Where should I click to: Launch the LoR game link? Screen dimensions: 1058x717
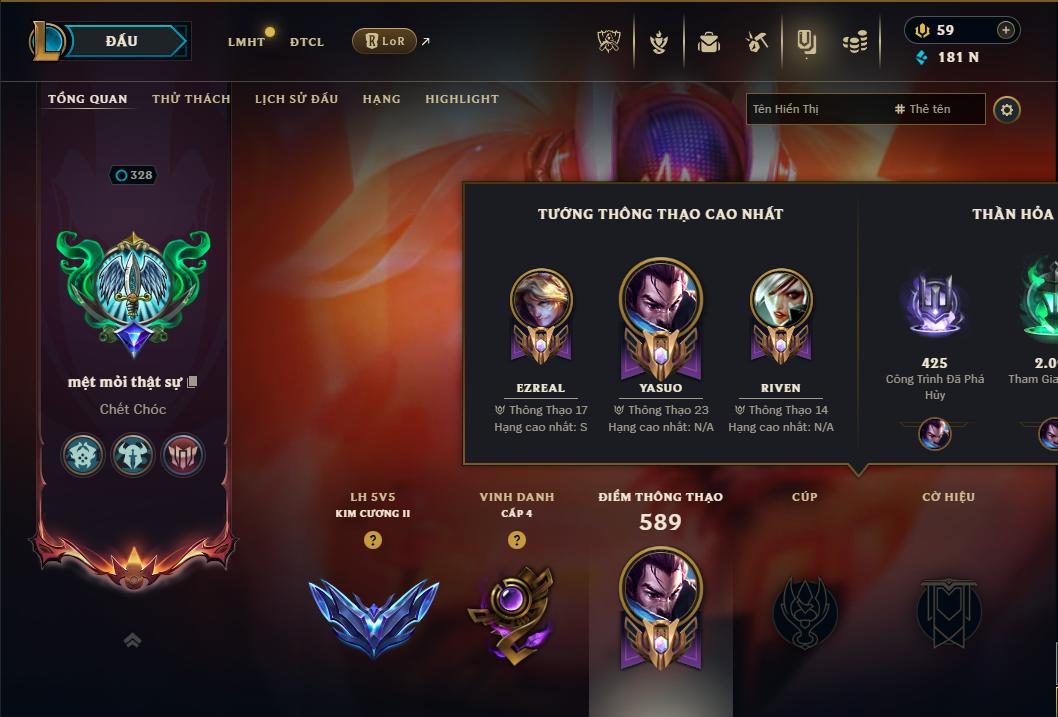tap(385, 41)
